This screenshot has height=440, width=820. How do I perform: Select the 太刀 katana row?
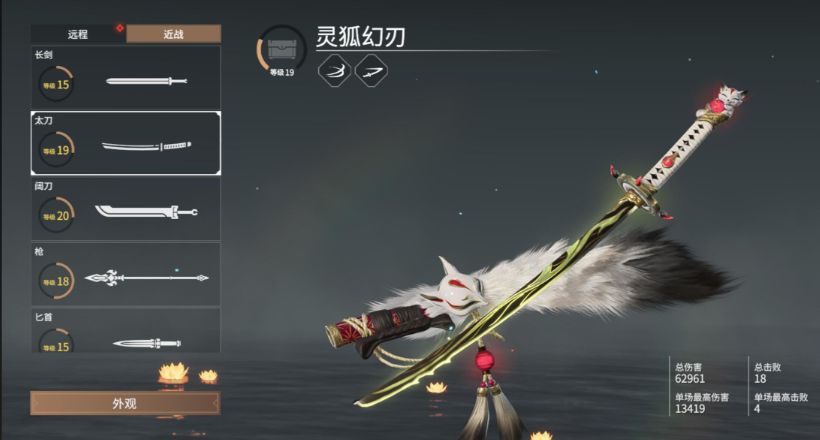(126, 145)
